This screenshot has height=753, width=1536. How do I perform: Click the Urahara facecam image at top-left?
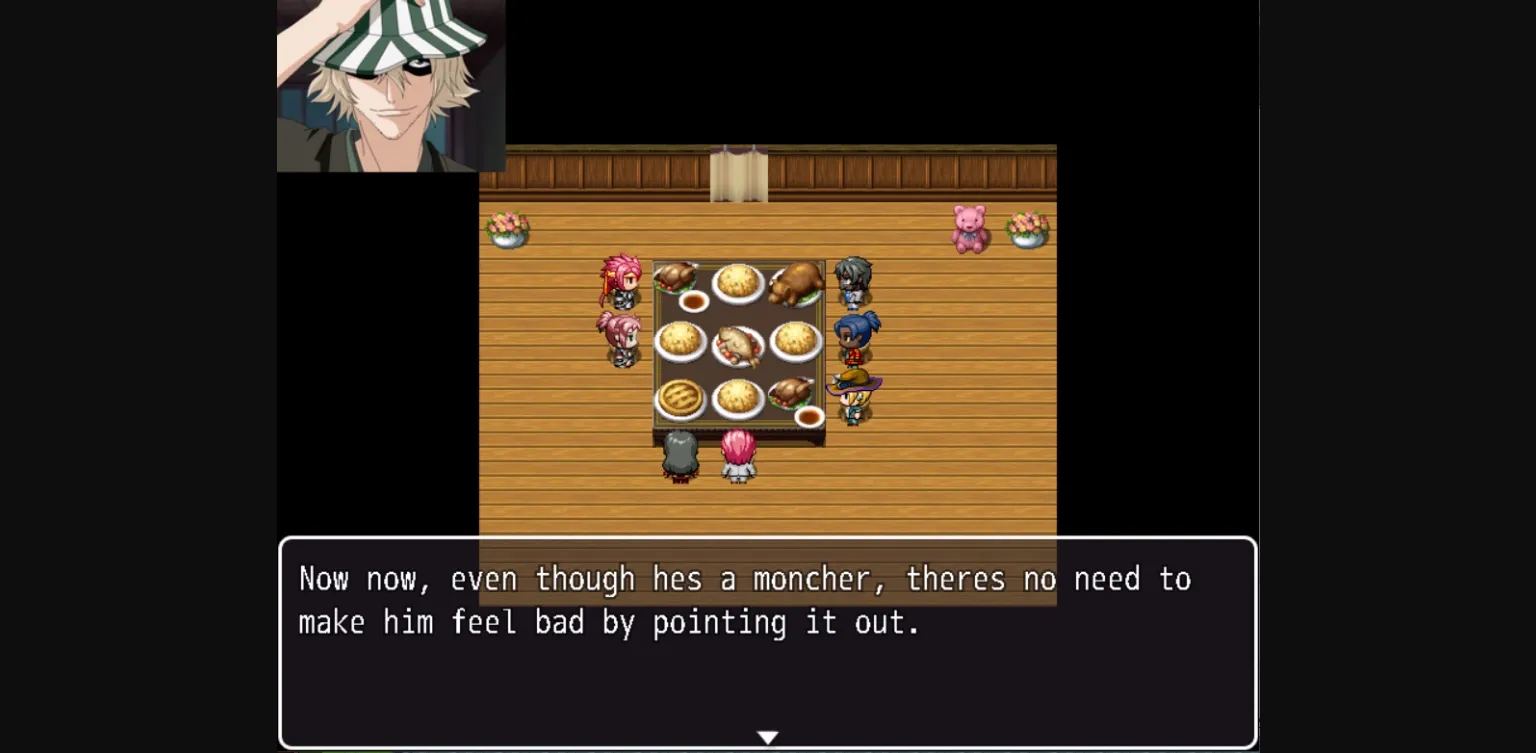(x=388, y=87)
